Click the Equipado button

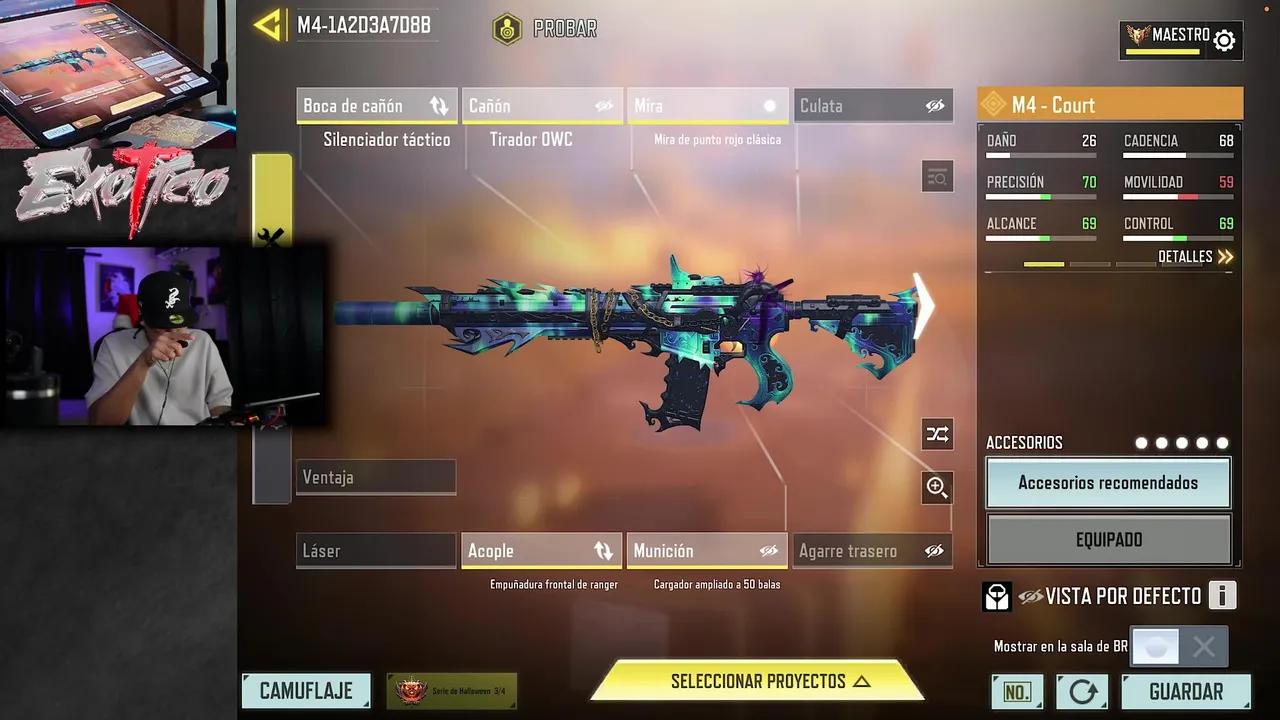pos(1108,540)
